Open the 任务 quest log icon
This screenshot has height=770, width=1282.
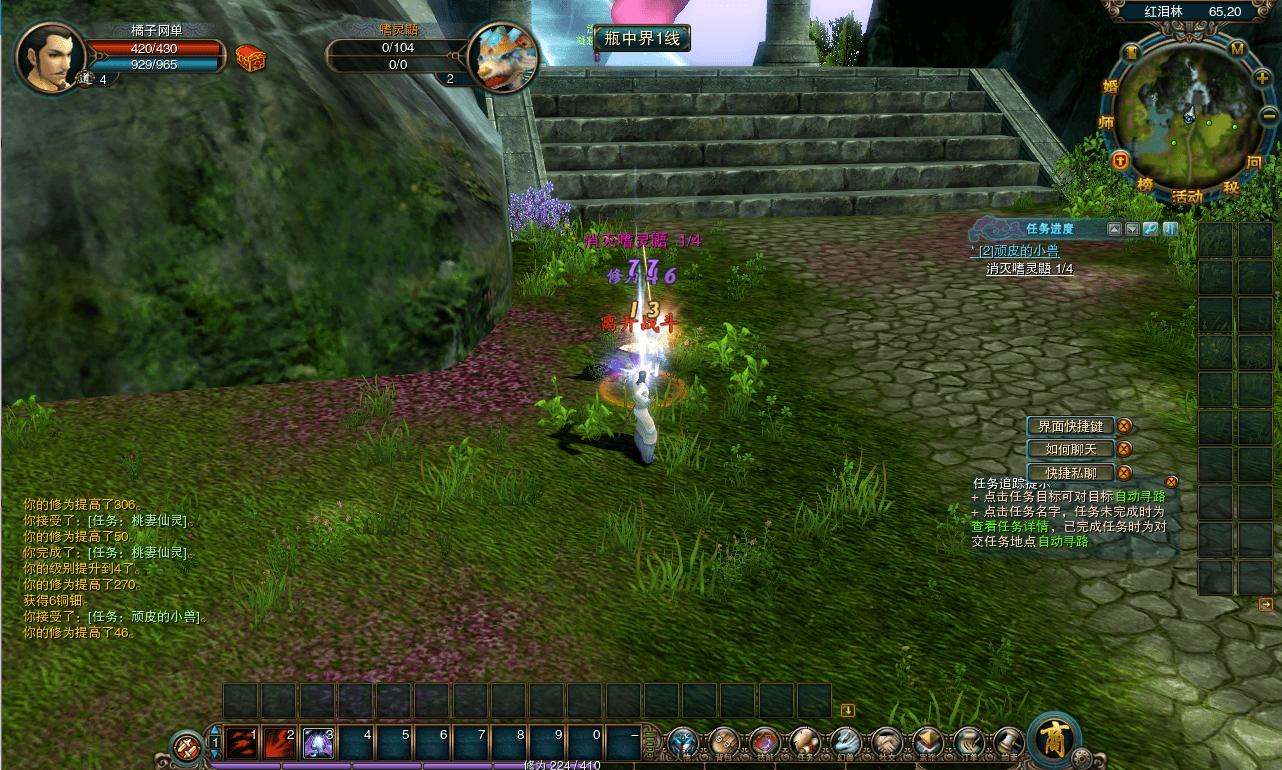[805, 742]
